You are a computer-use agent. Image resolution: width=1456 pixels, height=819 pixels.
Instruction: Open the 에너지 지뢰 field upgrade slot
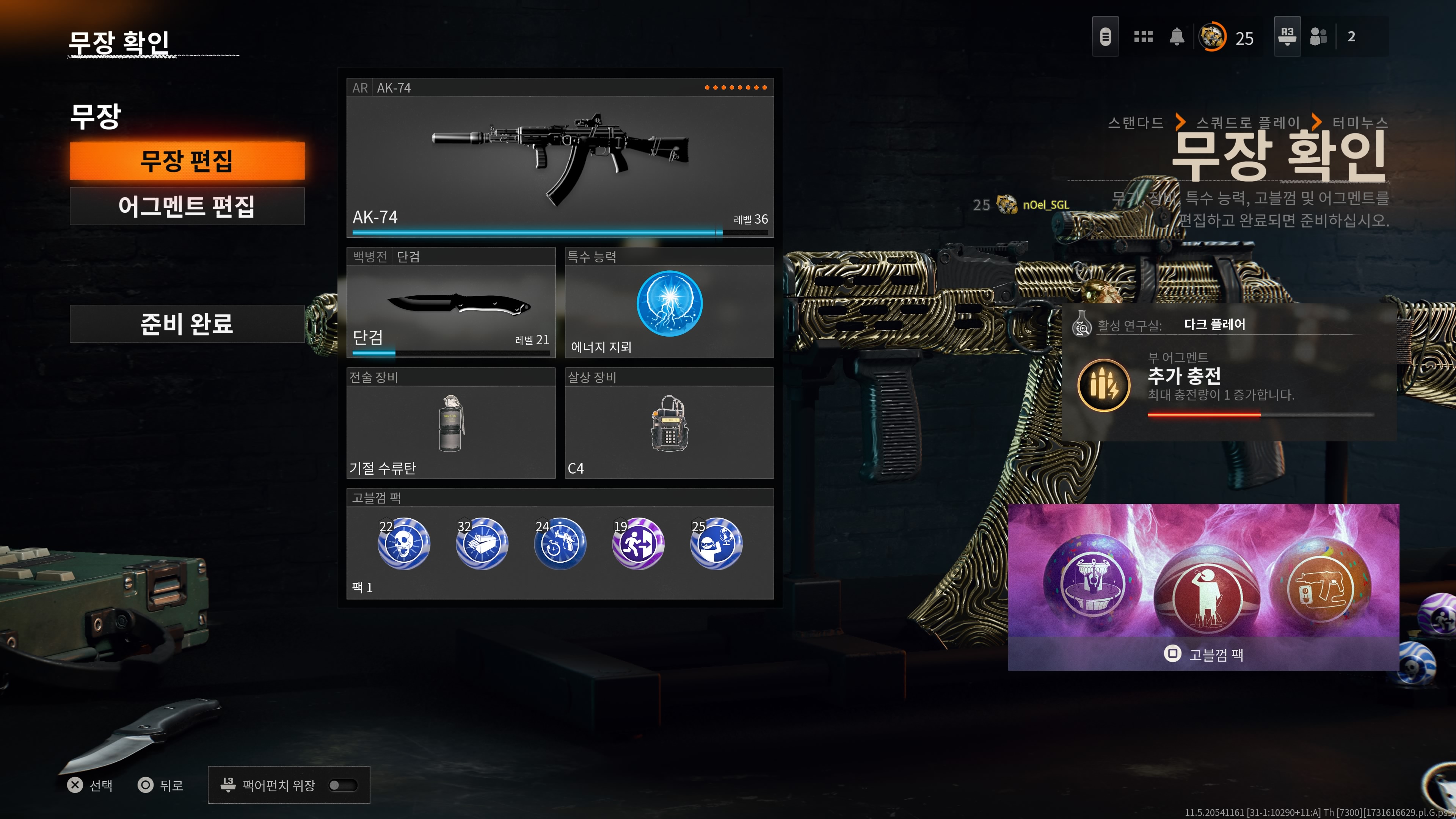[x=669, y=303]
